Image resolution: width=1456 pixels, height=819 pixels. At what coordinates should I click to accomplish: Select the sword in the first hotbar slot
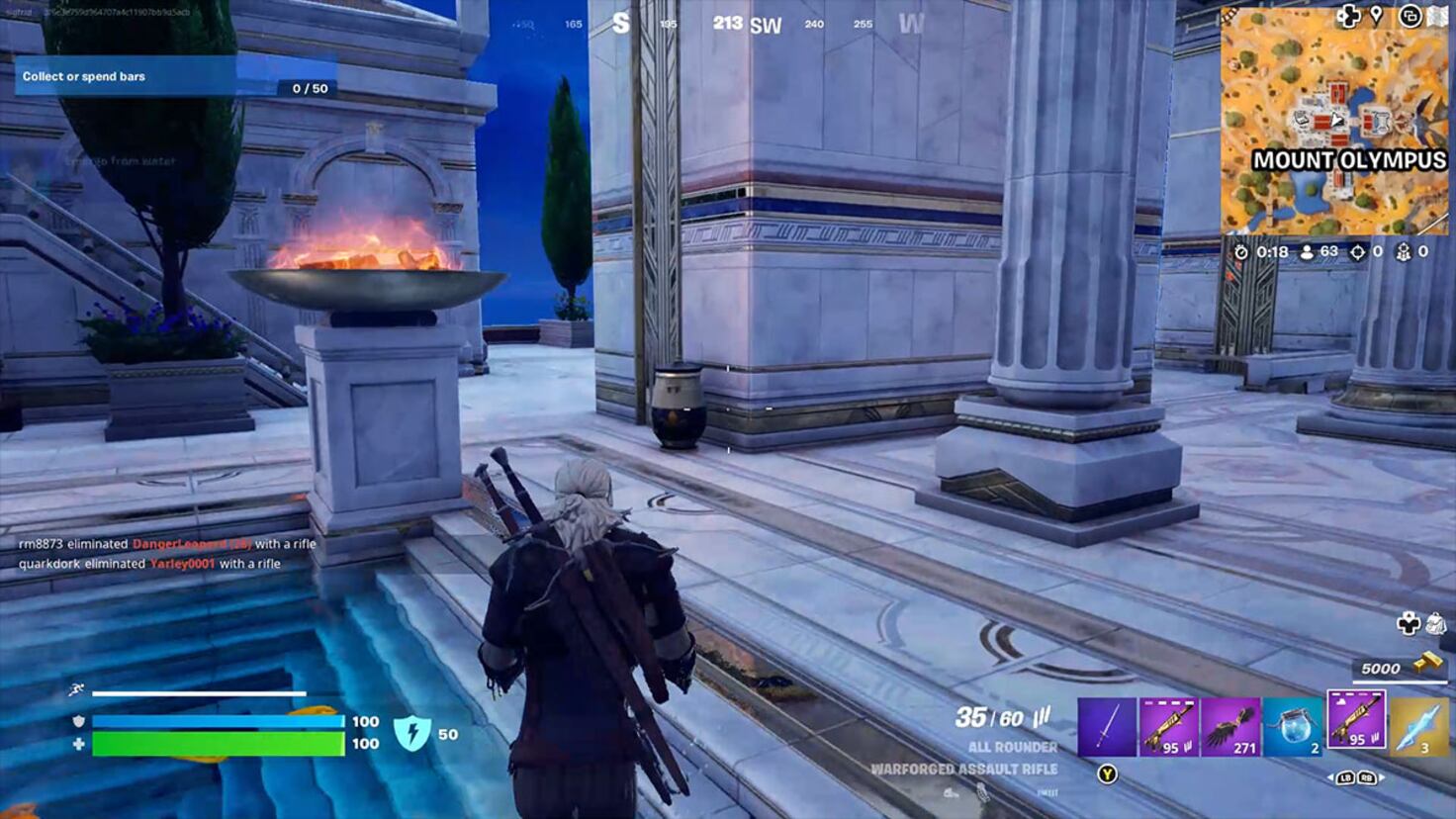(1105, 725)
